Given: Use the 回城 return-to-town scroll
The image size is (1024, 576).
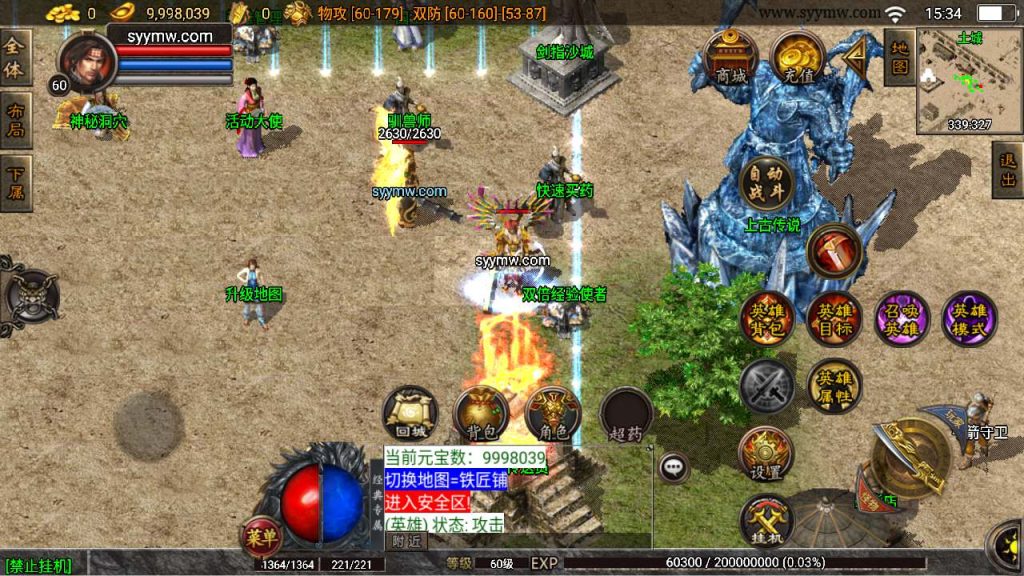Looking at the screenshot, I should click(x=409, y=413).
